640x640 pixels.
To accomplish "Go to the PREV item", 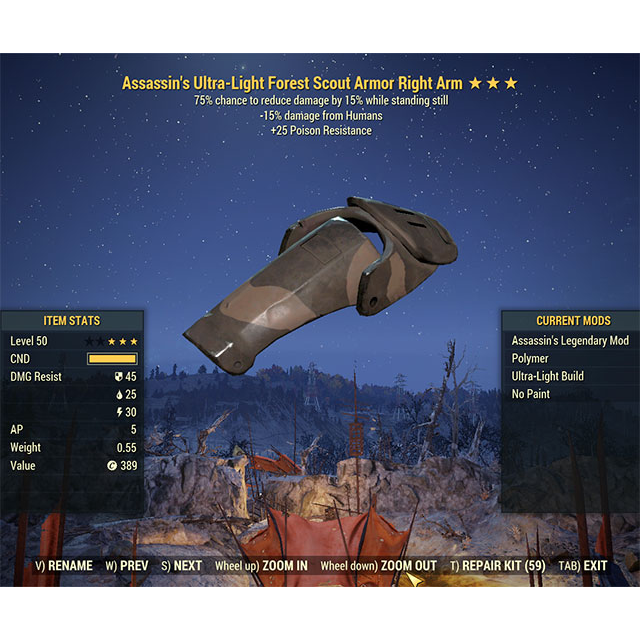I will 126,566.
